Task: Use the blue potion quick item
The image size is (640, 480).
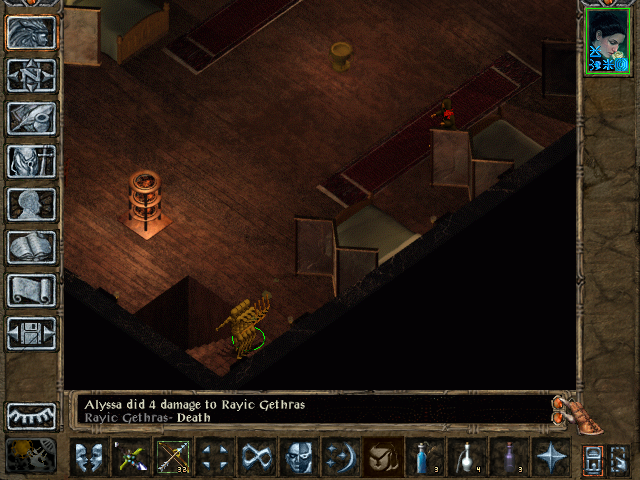Action: [425, 457]
